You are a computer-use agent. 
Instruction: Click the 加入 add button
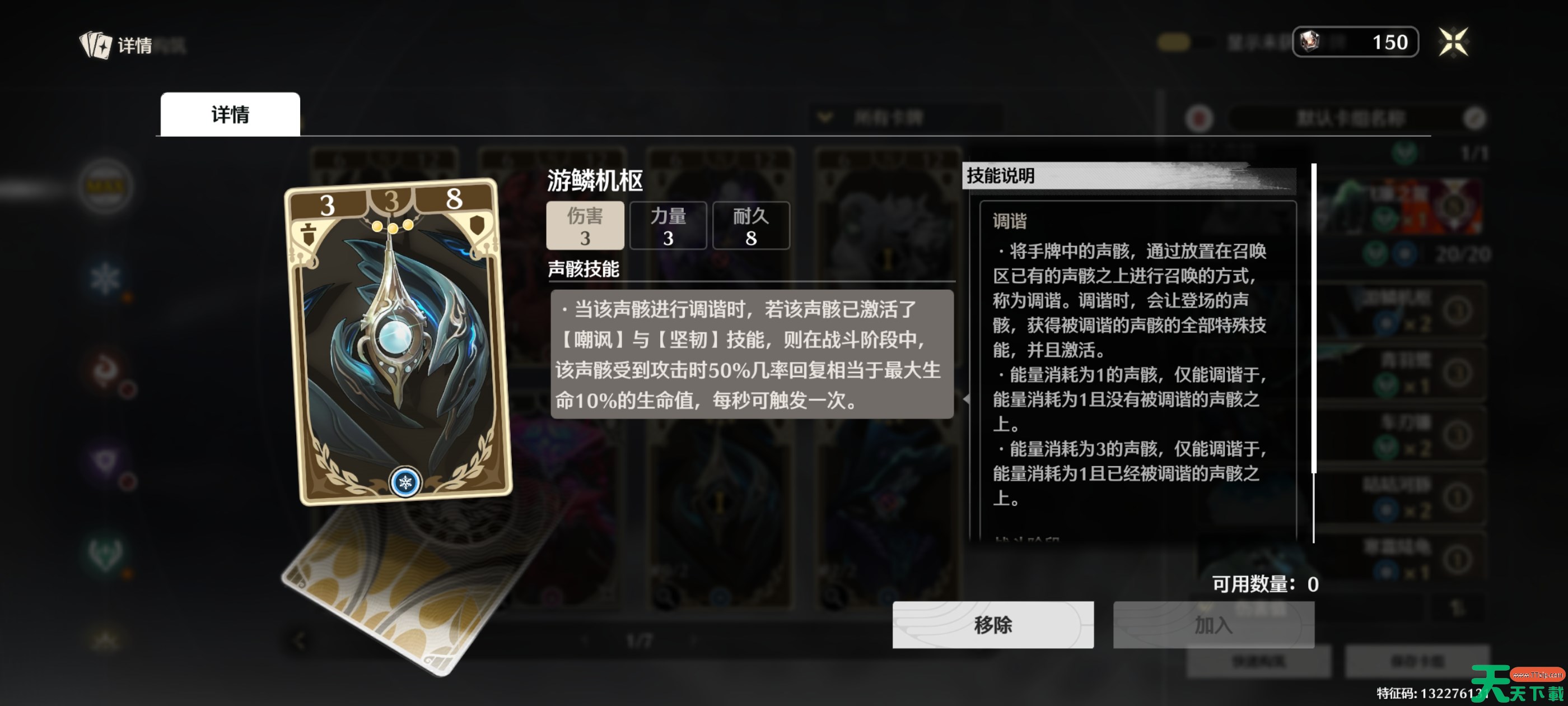(x=1214, y=625)
